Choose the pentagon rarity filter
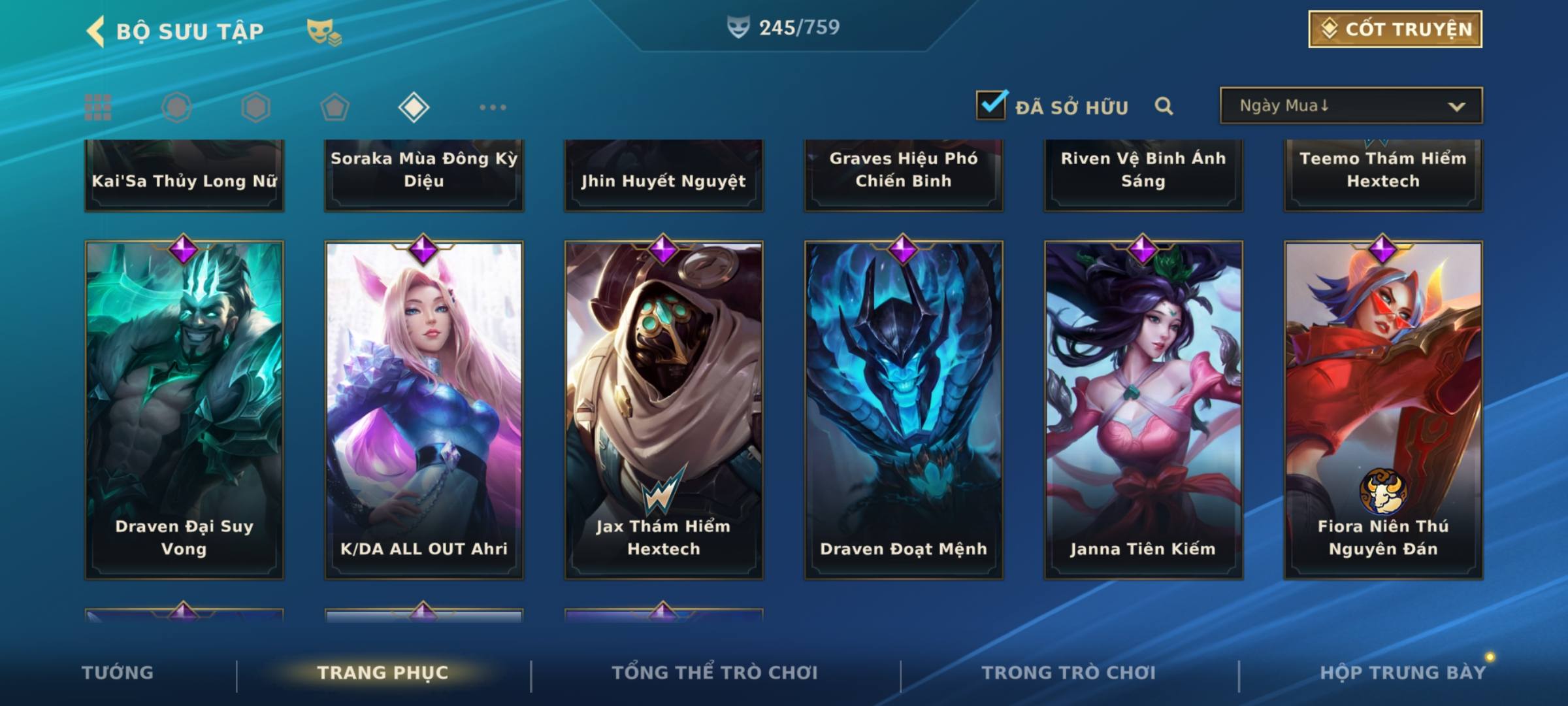1568x706 pixels. pos(335,107)
